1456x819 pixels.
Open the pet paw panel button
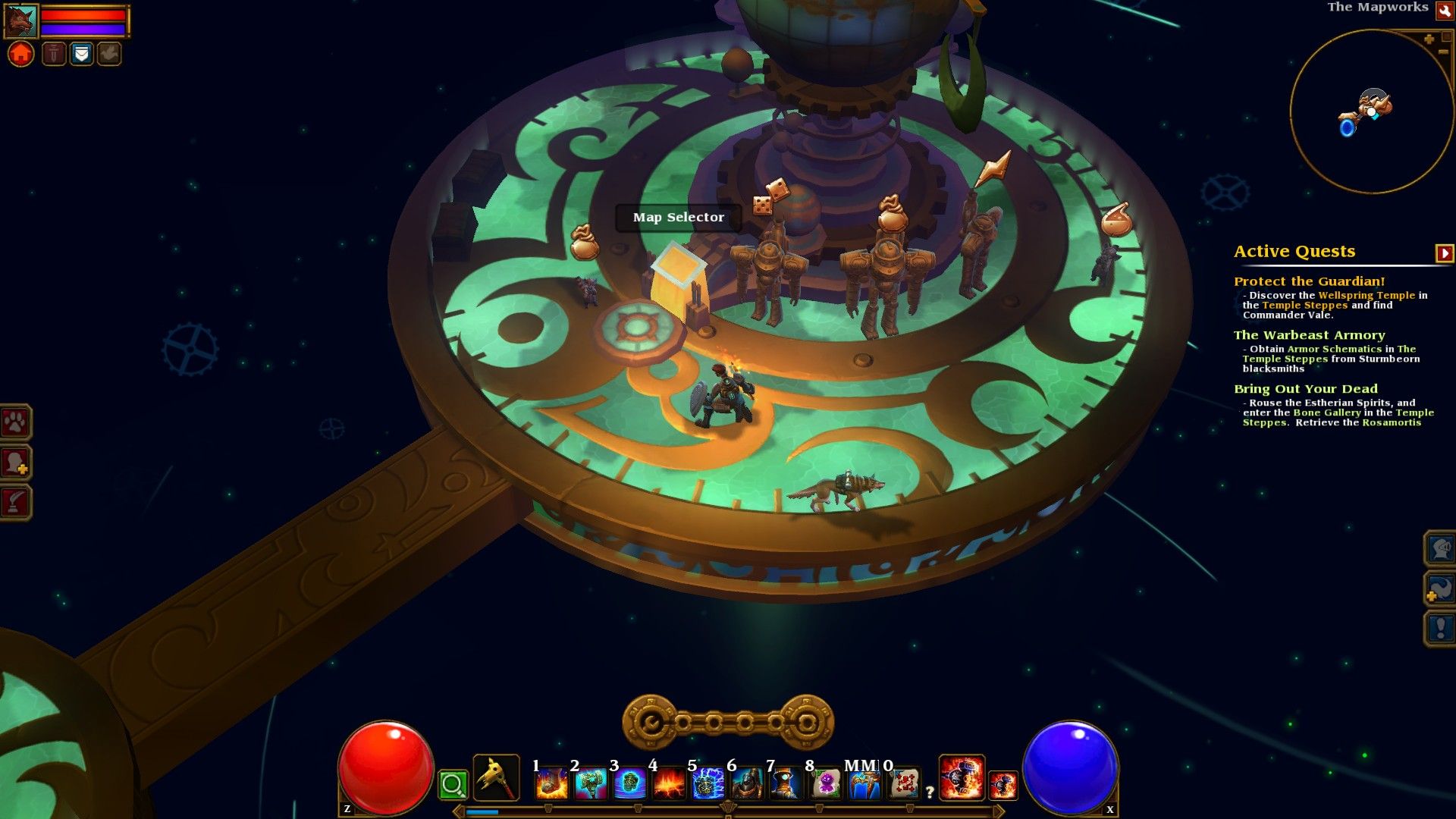click(x=15, y=422)
